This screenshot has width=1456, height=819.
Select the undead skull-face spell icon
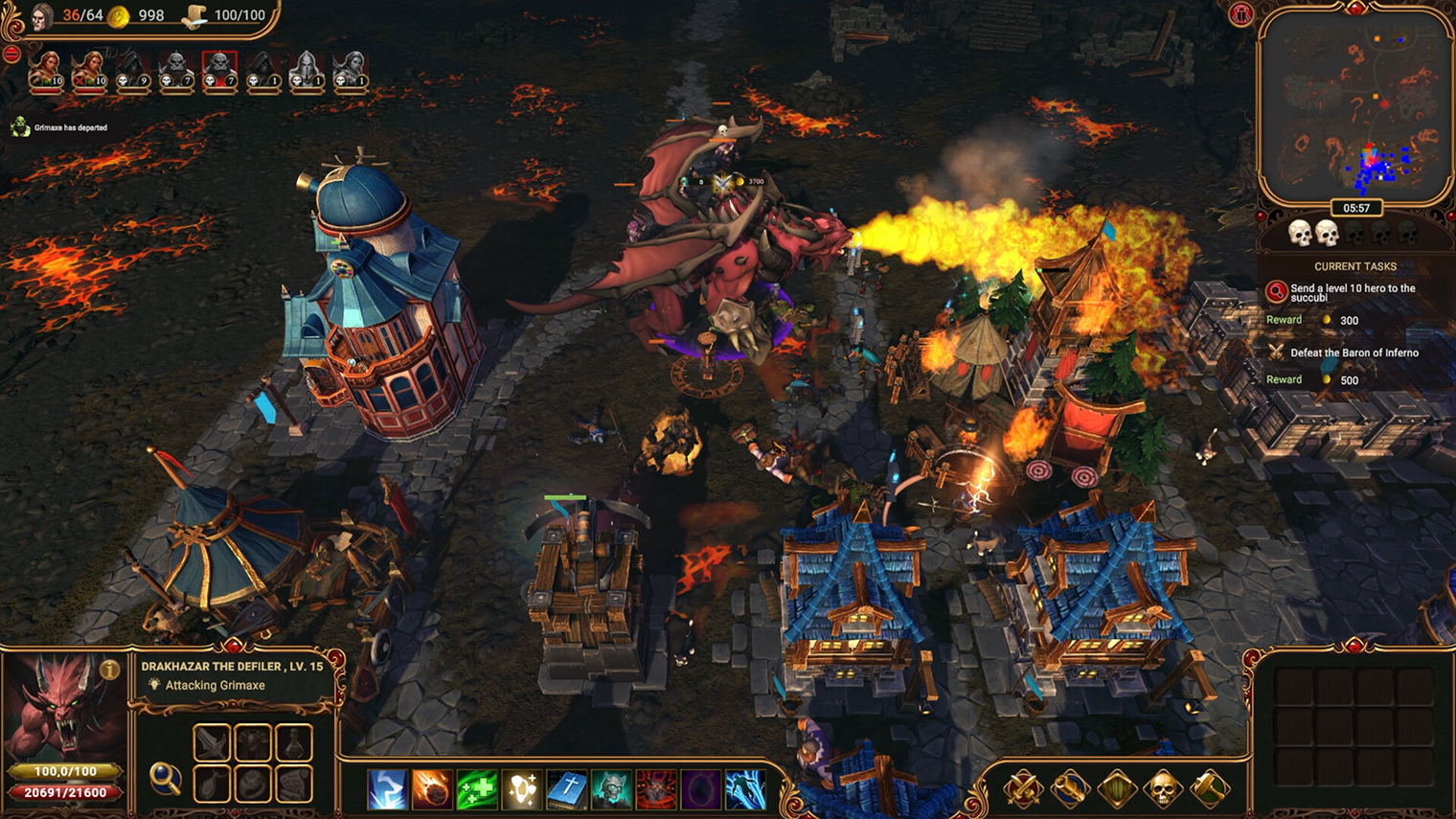tap(612, 790)
